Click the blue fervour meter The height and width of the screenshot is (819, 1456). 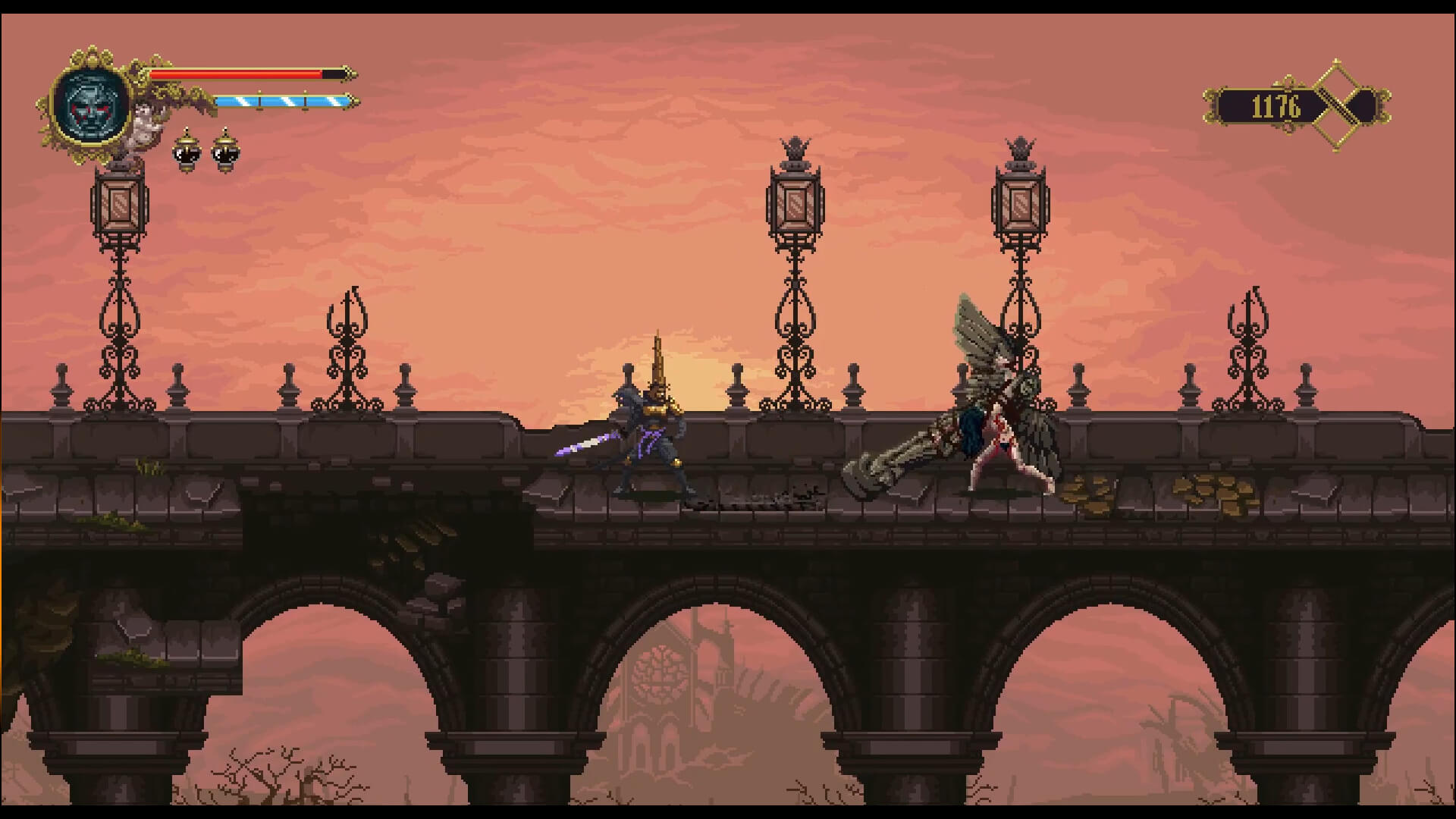pyautogui.click(x=284, y=100)
